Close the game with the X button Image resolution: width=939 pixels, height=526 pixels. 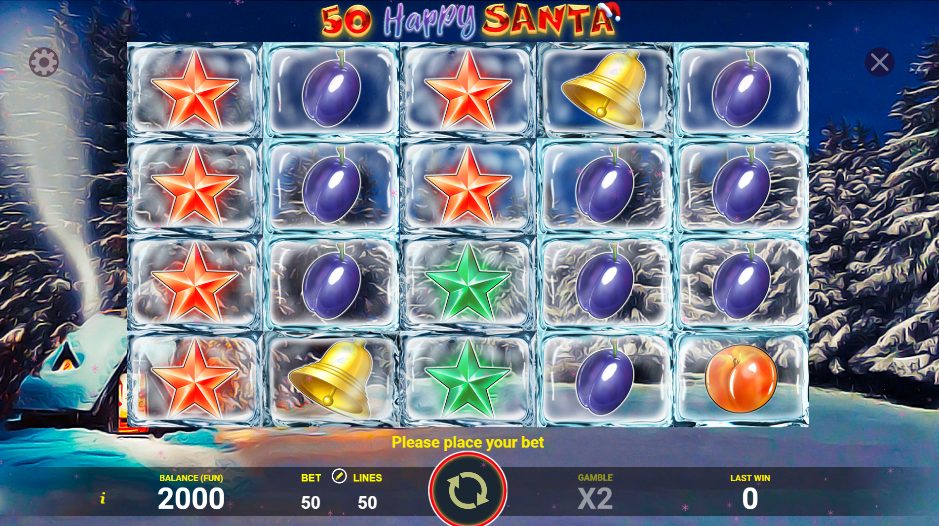click(x=880, y=63)
